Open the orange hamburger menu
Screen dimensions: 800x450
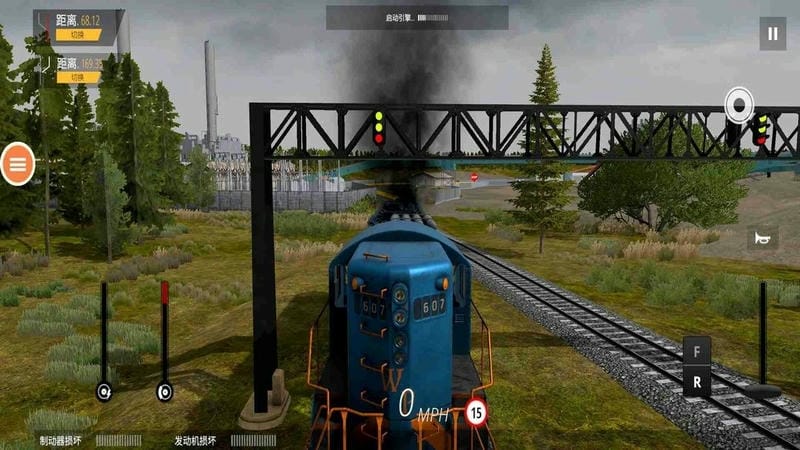click(17, 164)
